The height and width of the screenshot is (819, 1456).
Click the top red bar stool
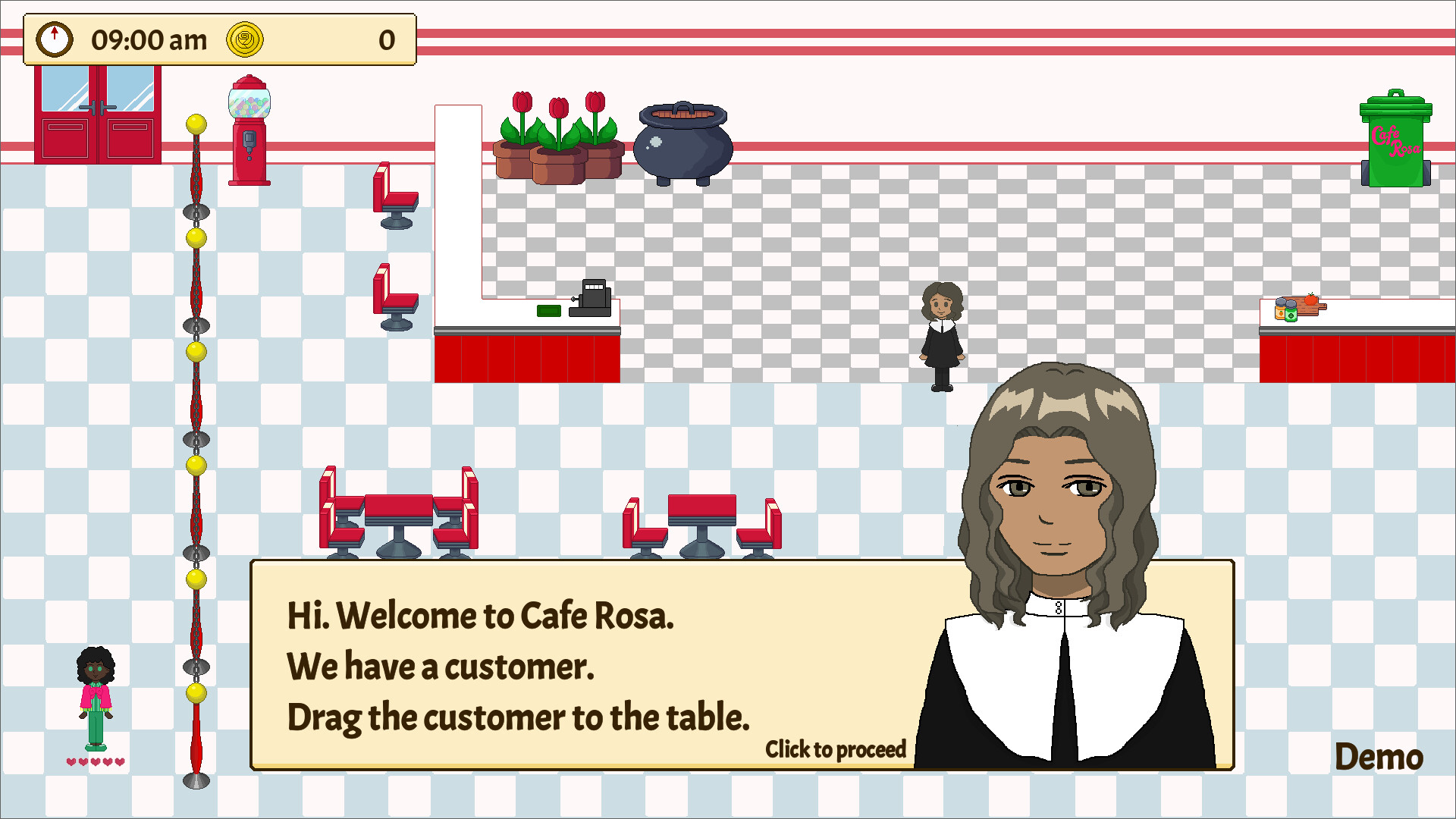click(394, 197)
